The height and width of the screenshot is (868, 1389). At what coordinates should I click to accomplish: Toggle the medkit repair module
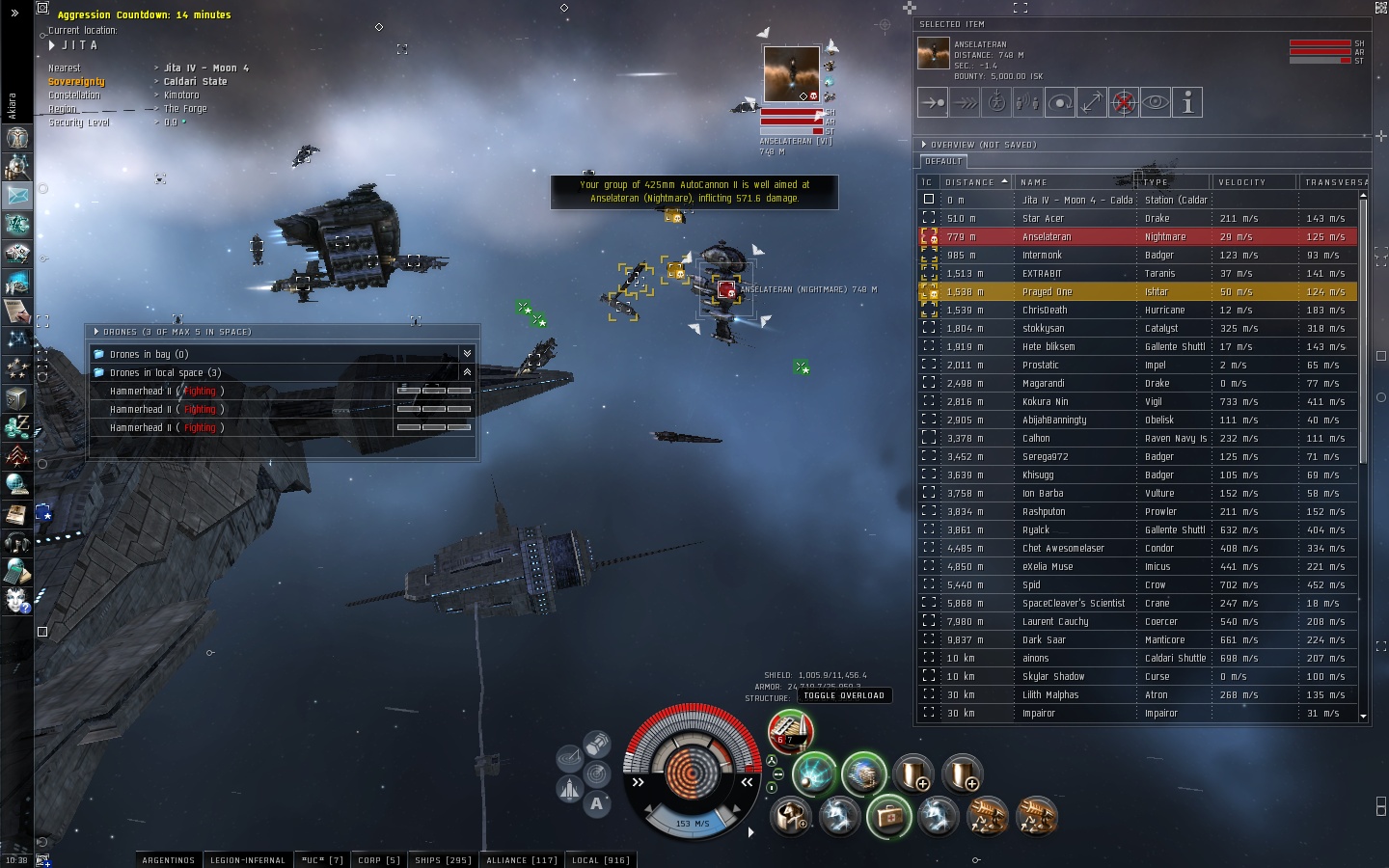[x=888, y=817]
